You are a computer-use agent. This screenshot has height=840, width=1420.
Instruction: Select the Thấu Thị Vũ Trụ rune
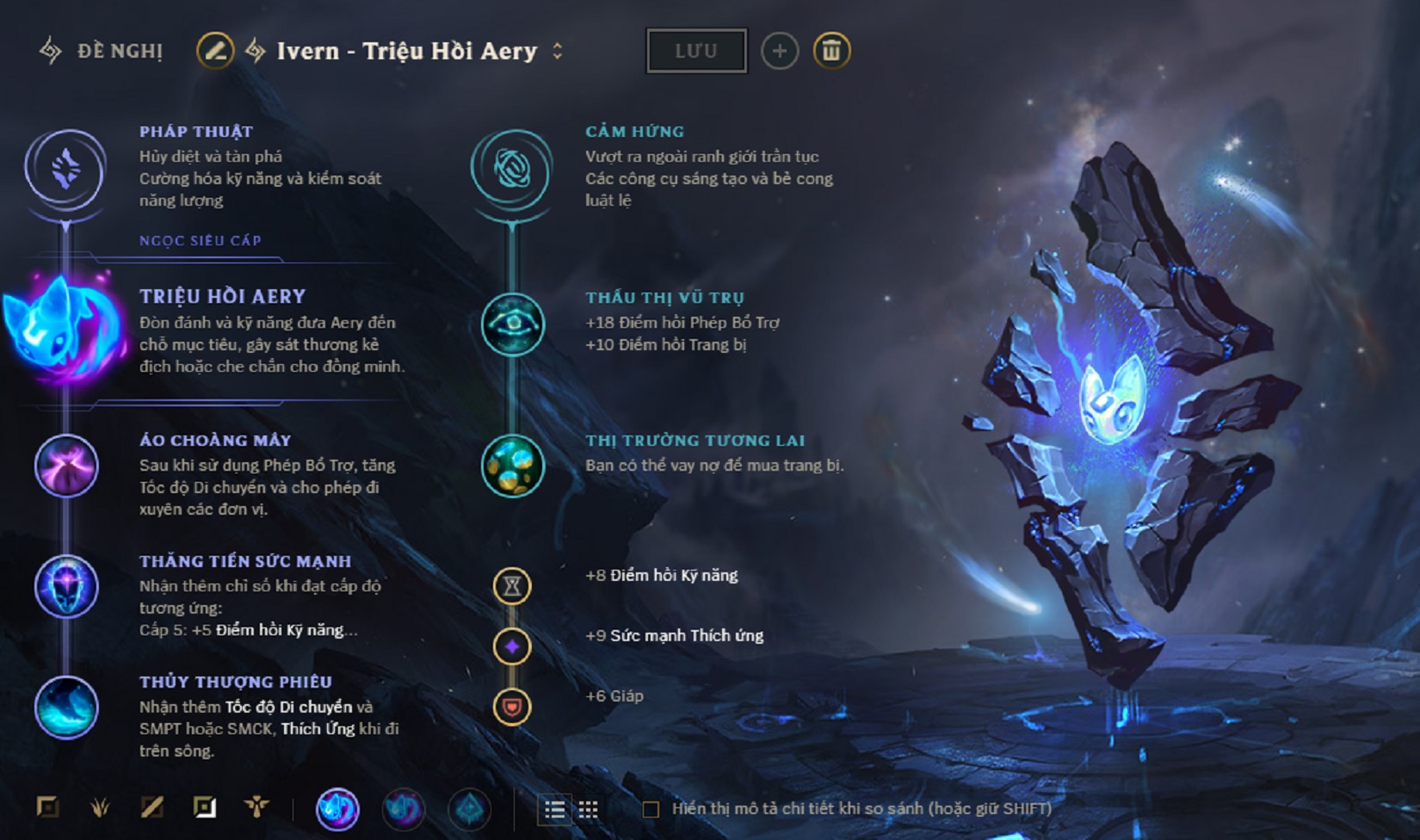514,323
